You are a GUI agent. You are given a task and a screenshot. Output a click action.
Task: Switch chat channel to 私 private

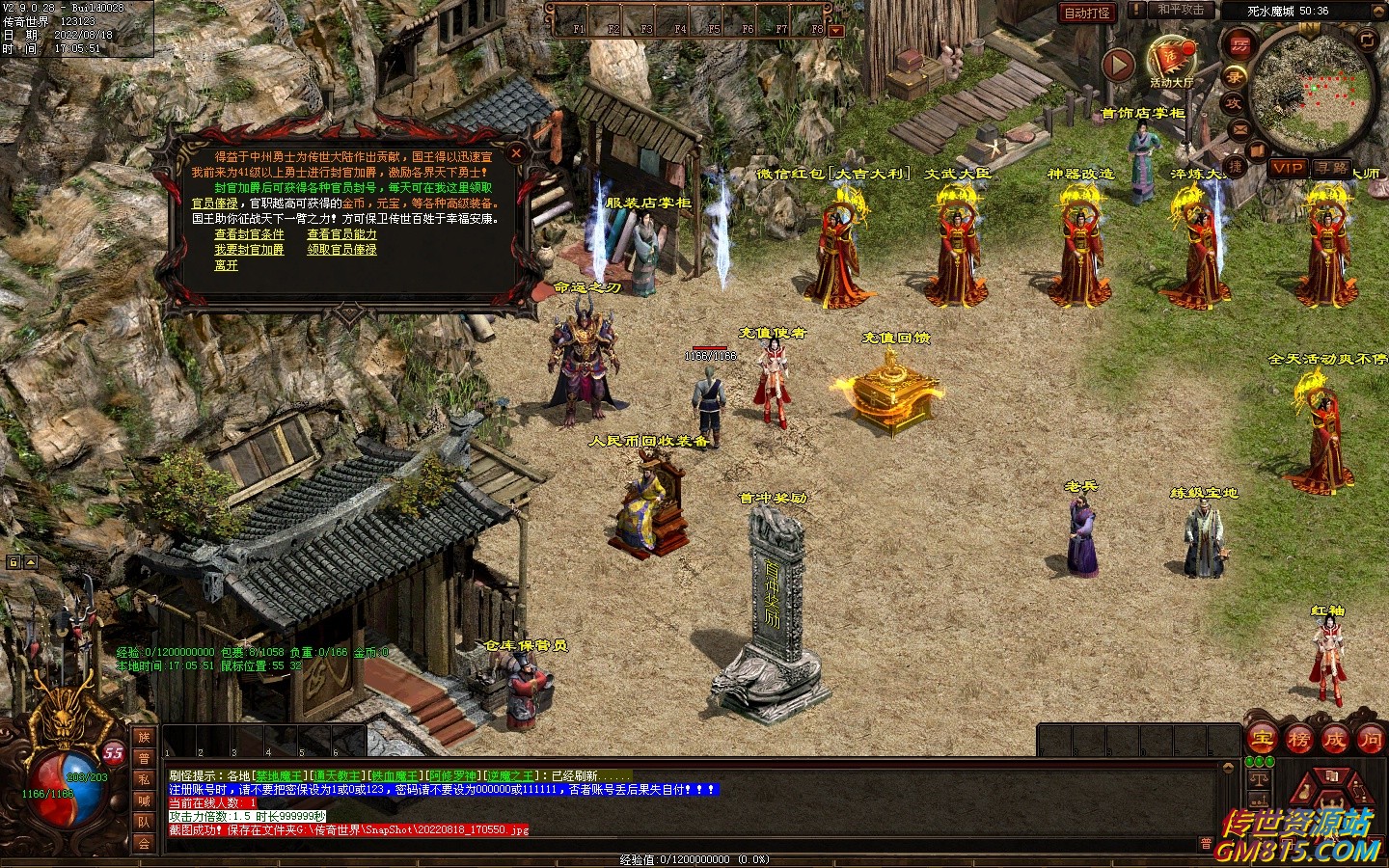point(144,779)
